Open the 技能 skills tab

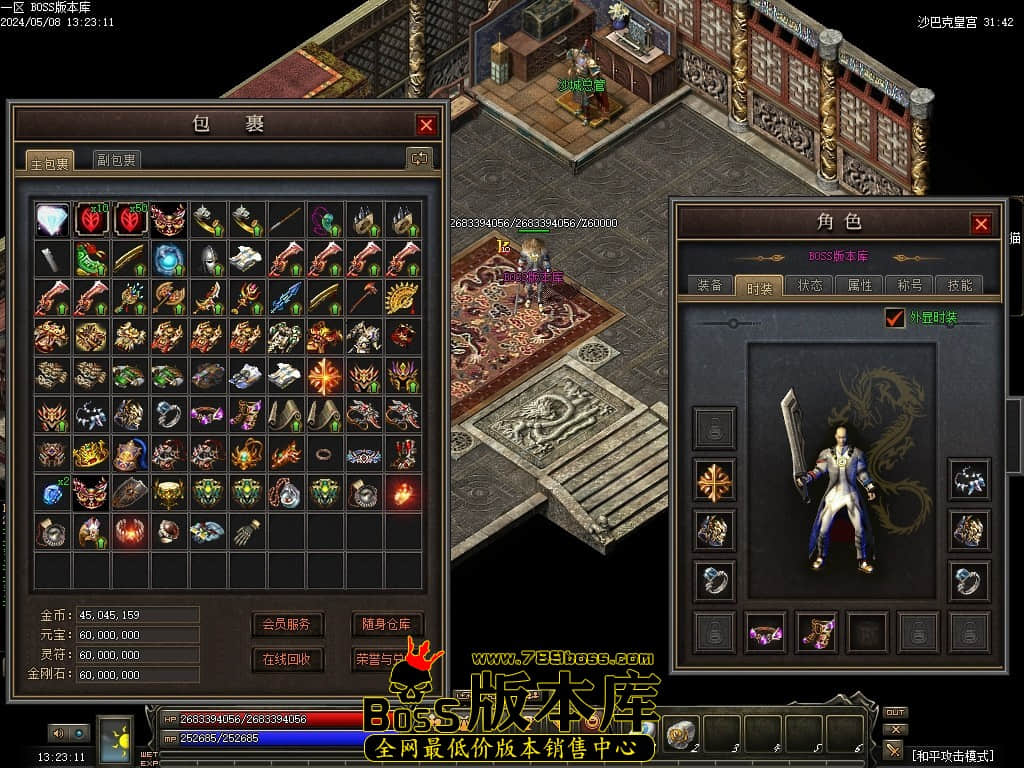coord(960,286)
